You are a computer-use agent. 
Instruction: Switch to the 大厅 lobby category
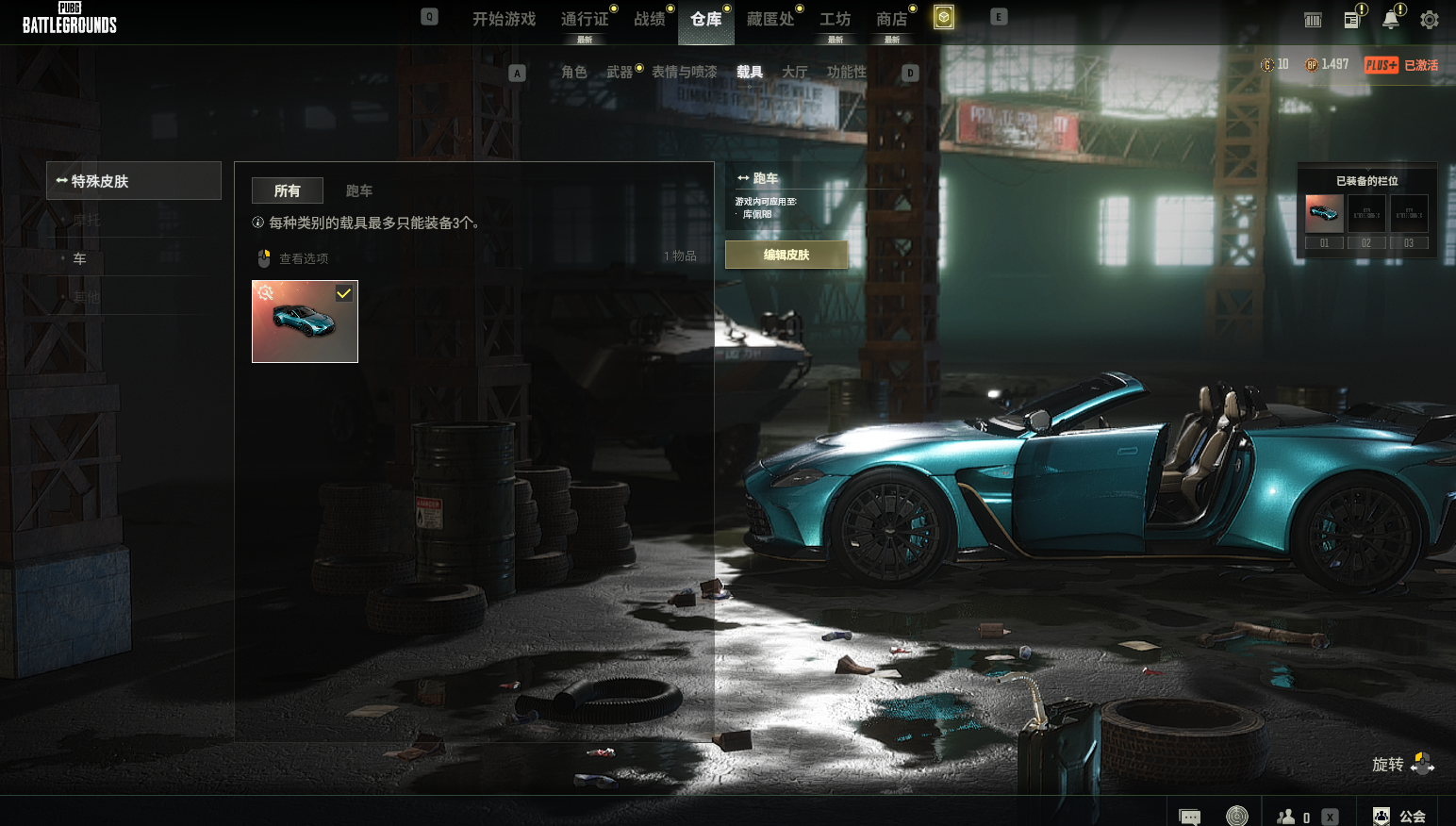pyautogui.click(x=794, y=72)
